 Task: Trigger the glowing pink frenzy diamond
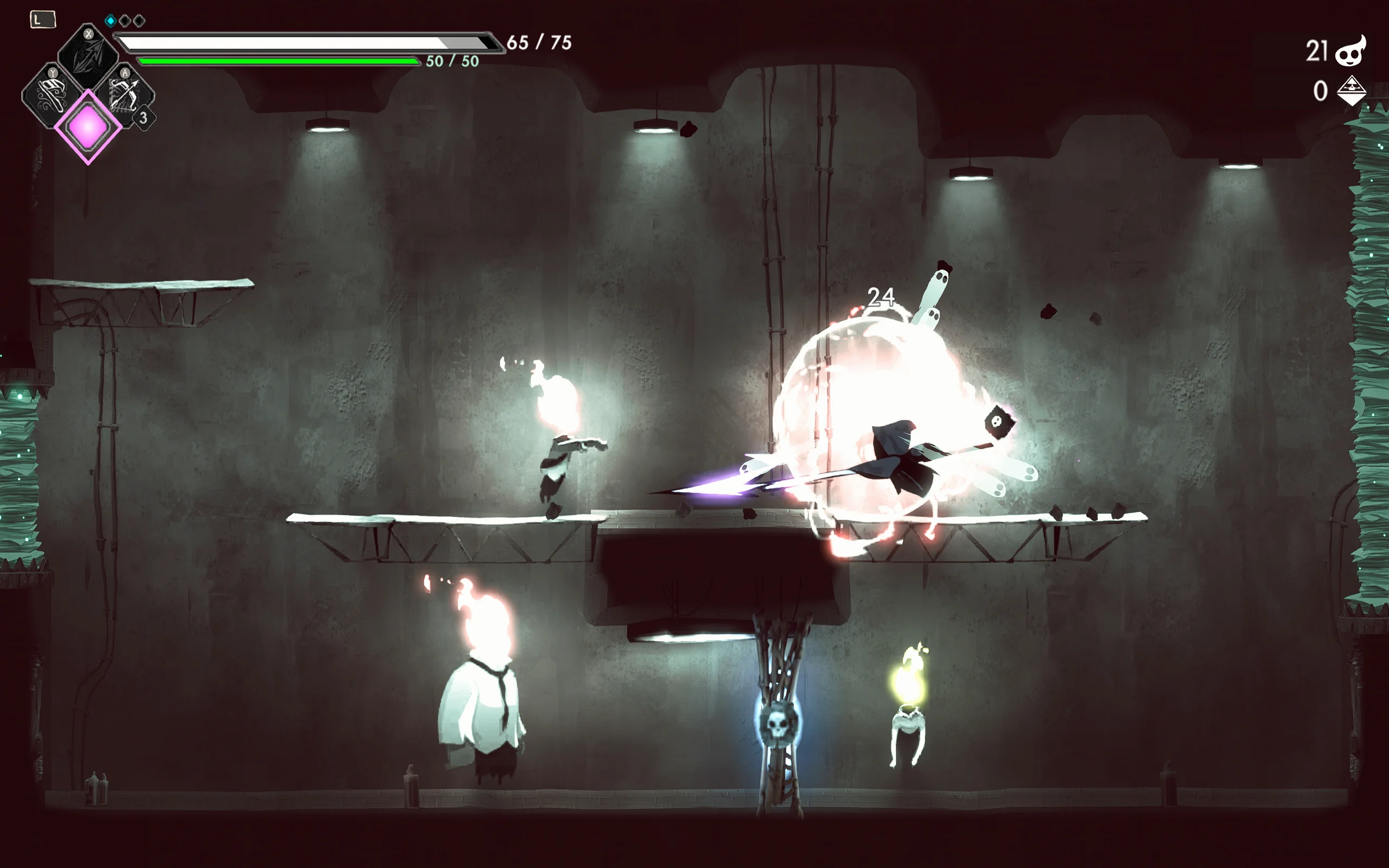(x=88, y=127)
